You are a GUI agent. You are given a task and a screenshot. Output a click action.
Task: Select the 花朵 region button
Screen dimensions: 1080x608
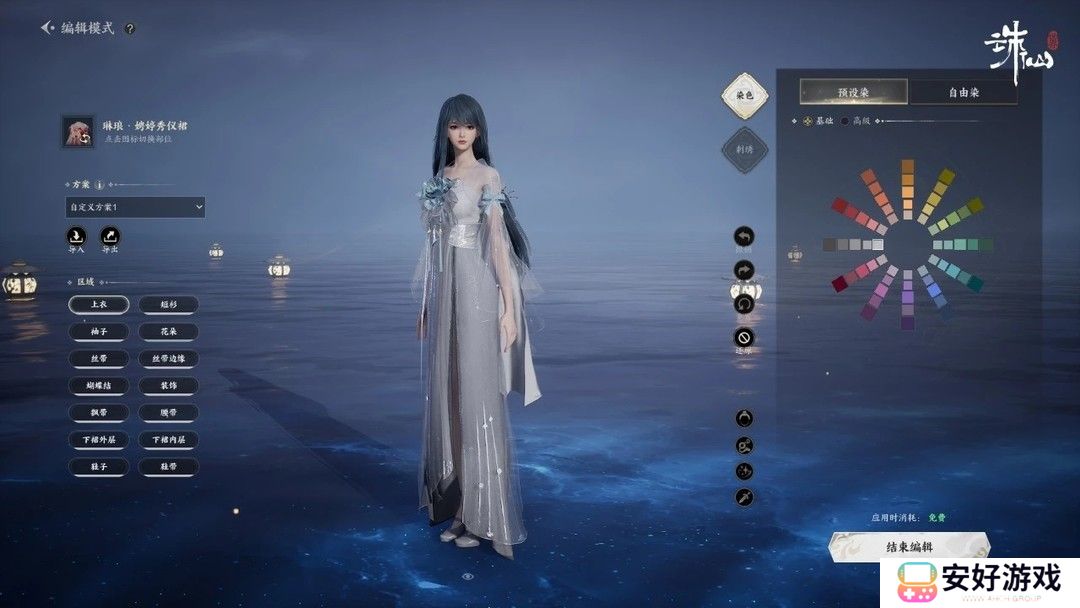coord(168,331)
